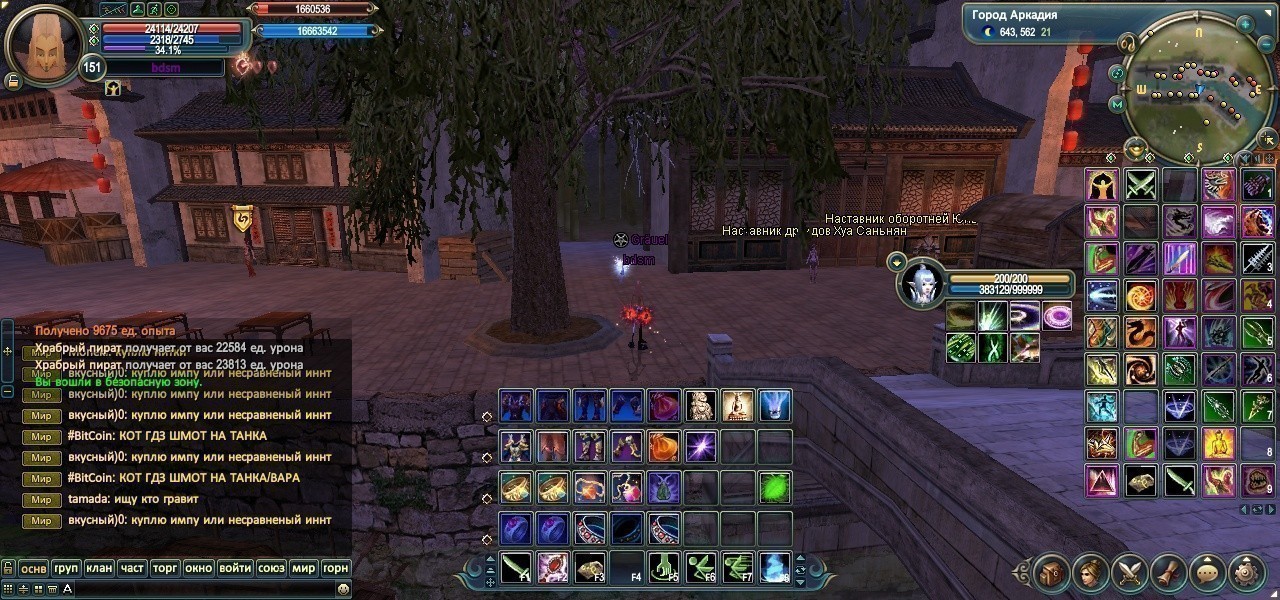Use the green hand skill on F5

(x=664, y=567)
